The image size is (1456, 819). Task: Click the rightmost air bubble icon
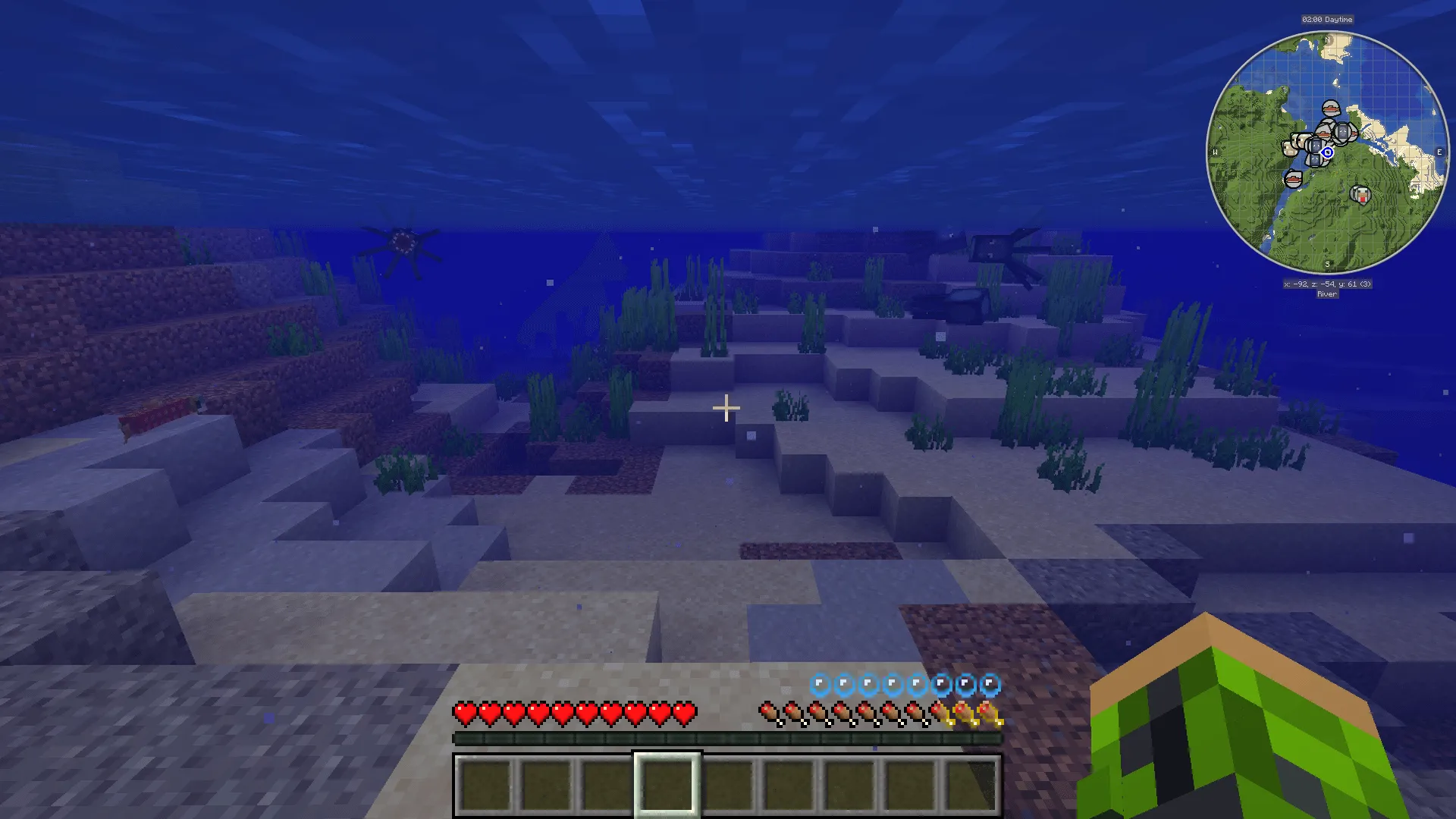coord(990,683)
